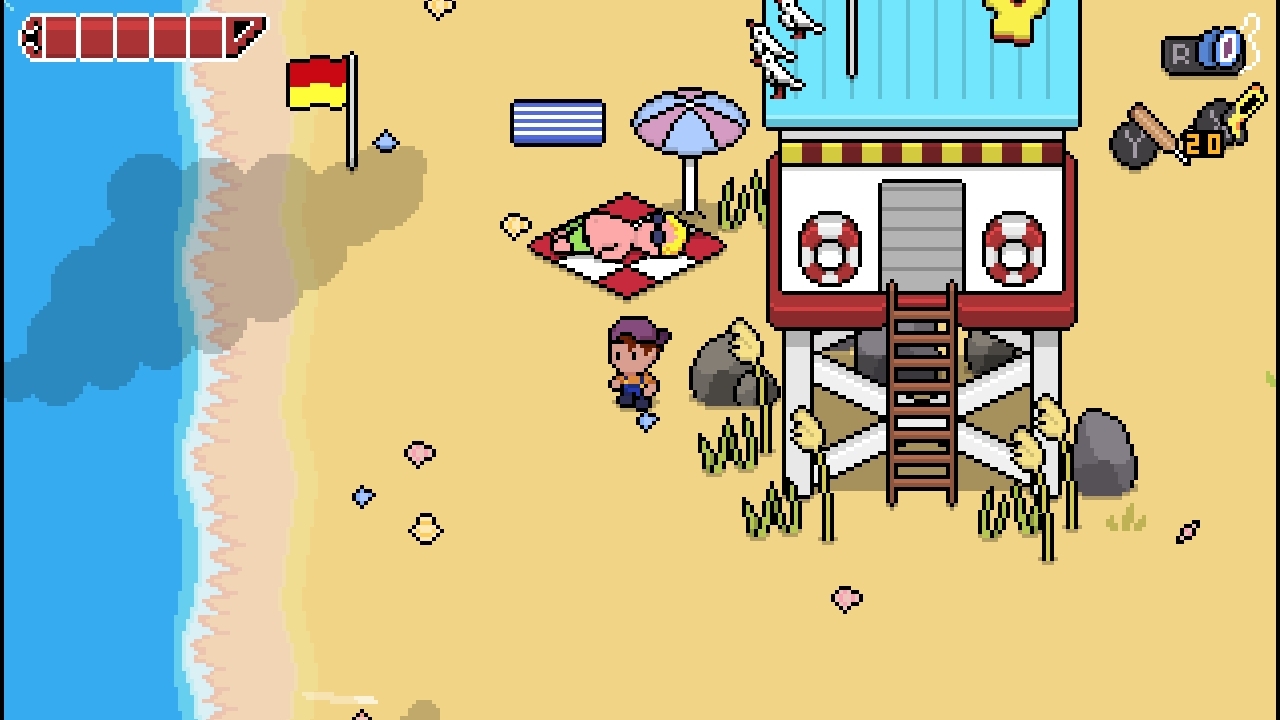Click the player character wearing the purple cap
The height and width of the screenshot is (720, 1280).
tap(637, 365)
